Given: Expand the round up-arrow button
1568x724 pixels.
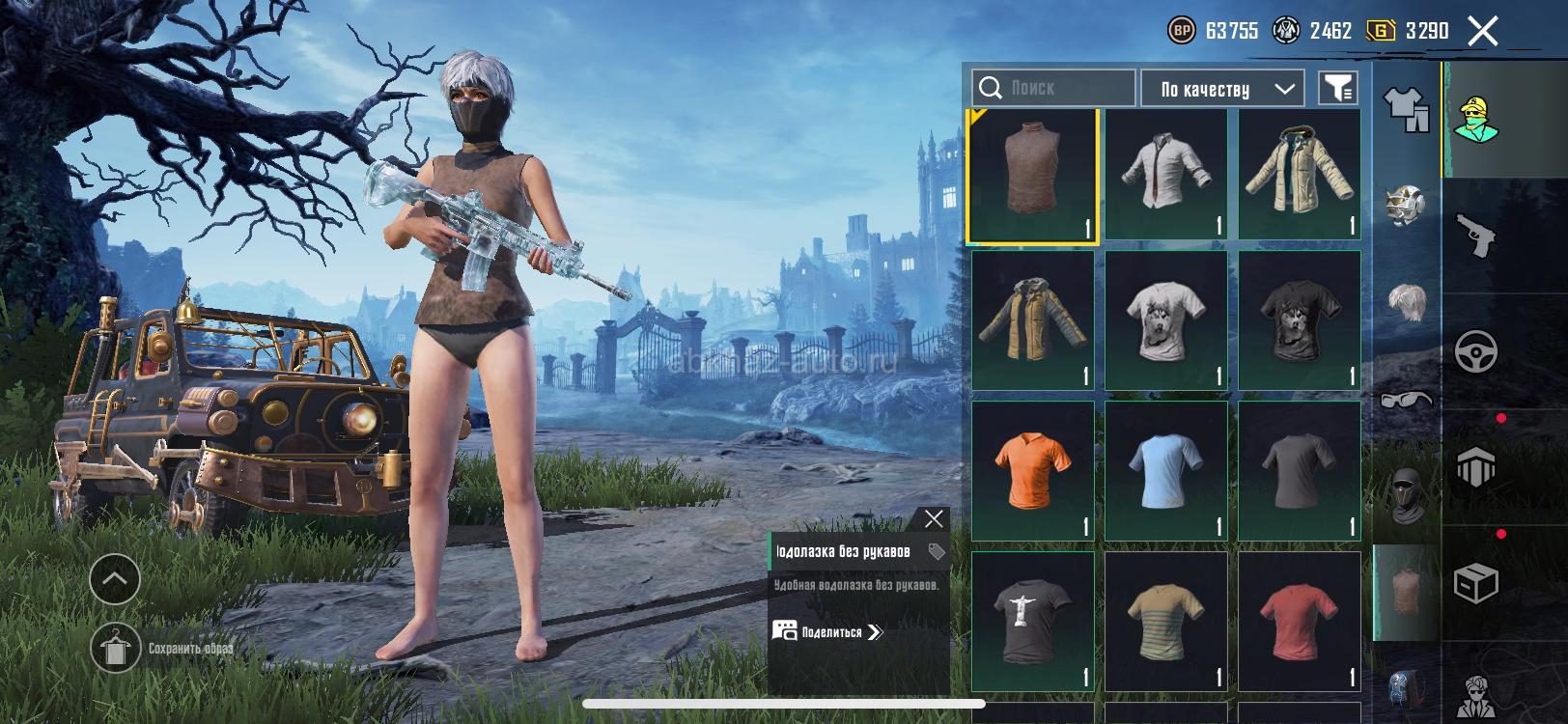Looking at the screenshot, I should (115, 579).
